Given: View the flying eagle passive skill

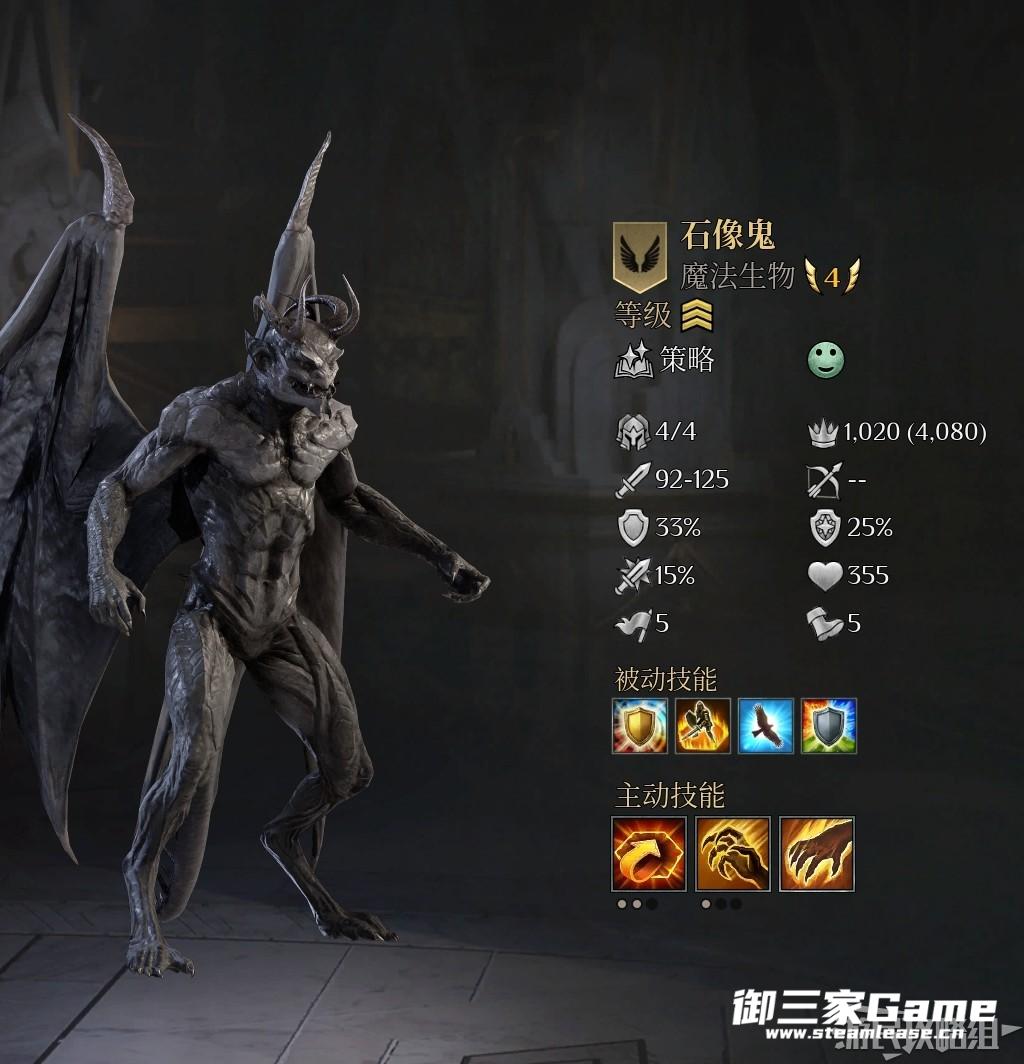Looking at the screenshot, I should [x=765, y=726].
